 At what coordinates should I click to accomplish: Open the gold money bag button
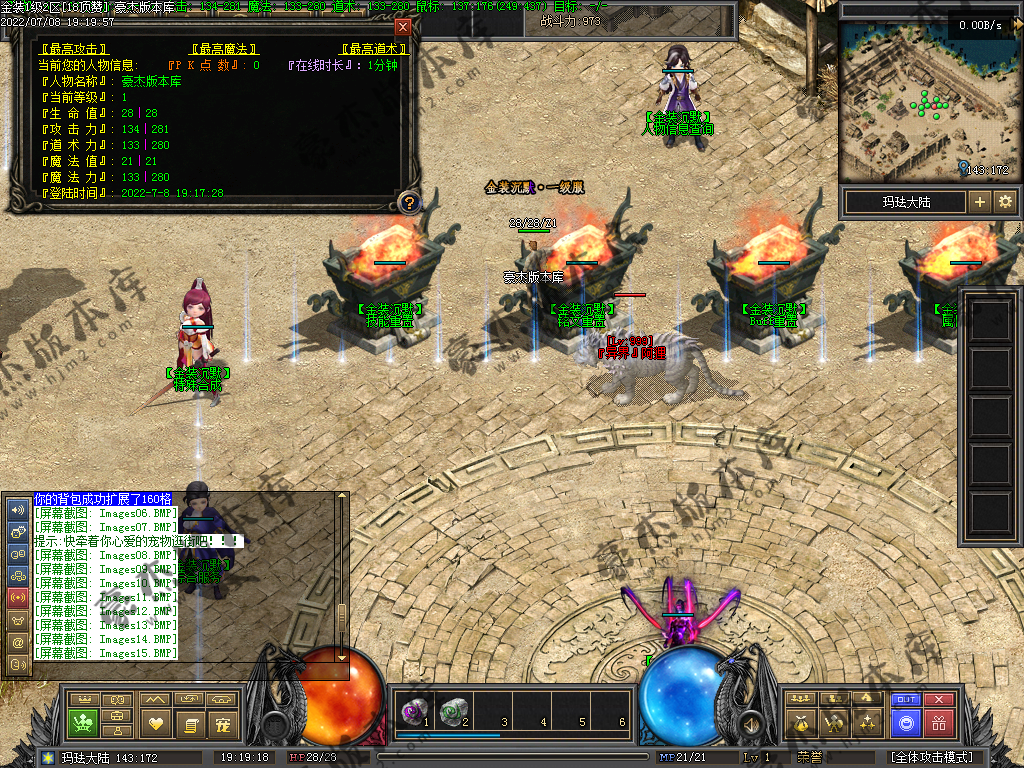[799, 722]
